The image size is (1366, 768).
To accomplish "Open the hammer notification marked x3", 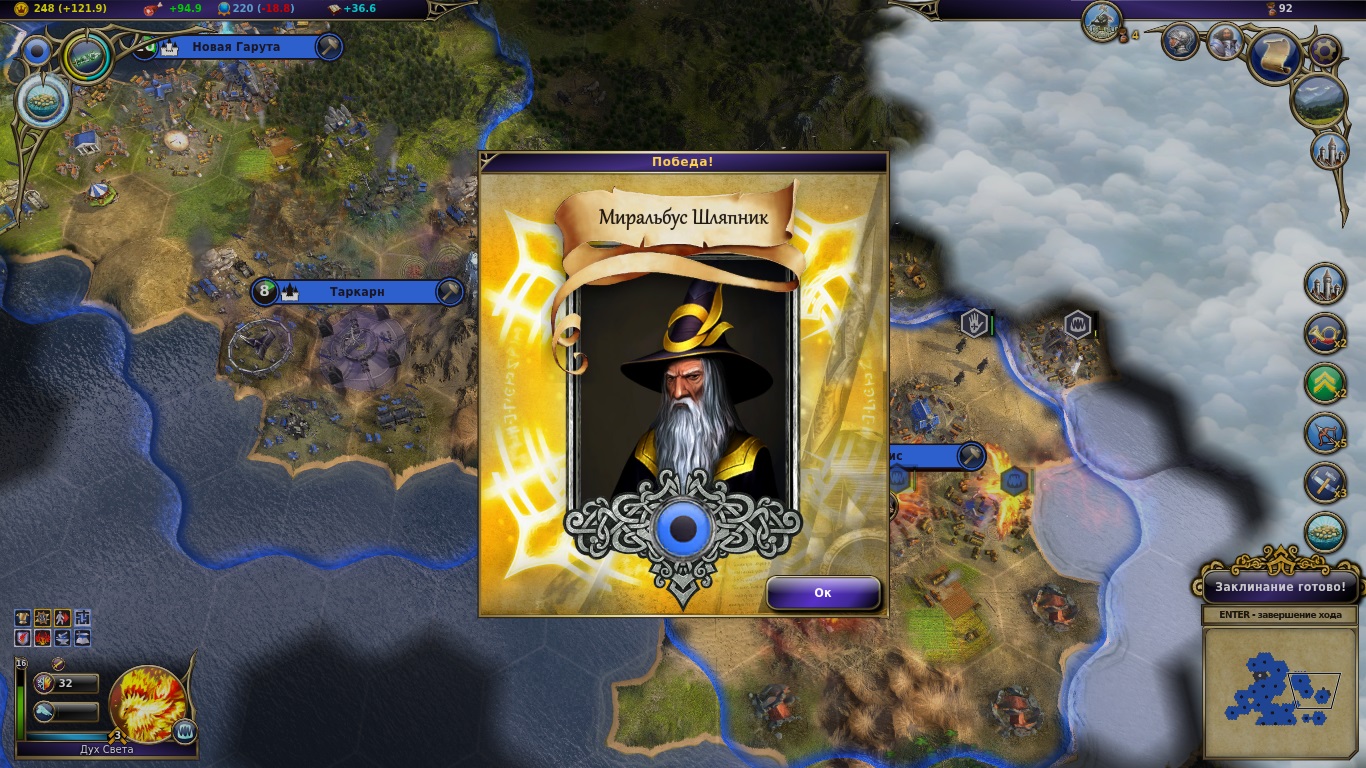I will [1325, 483].
